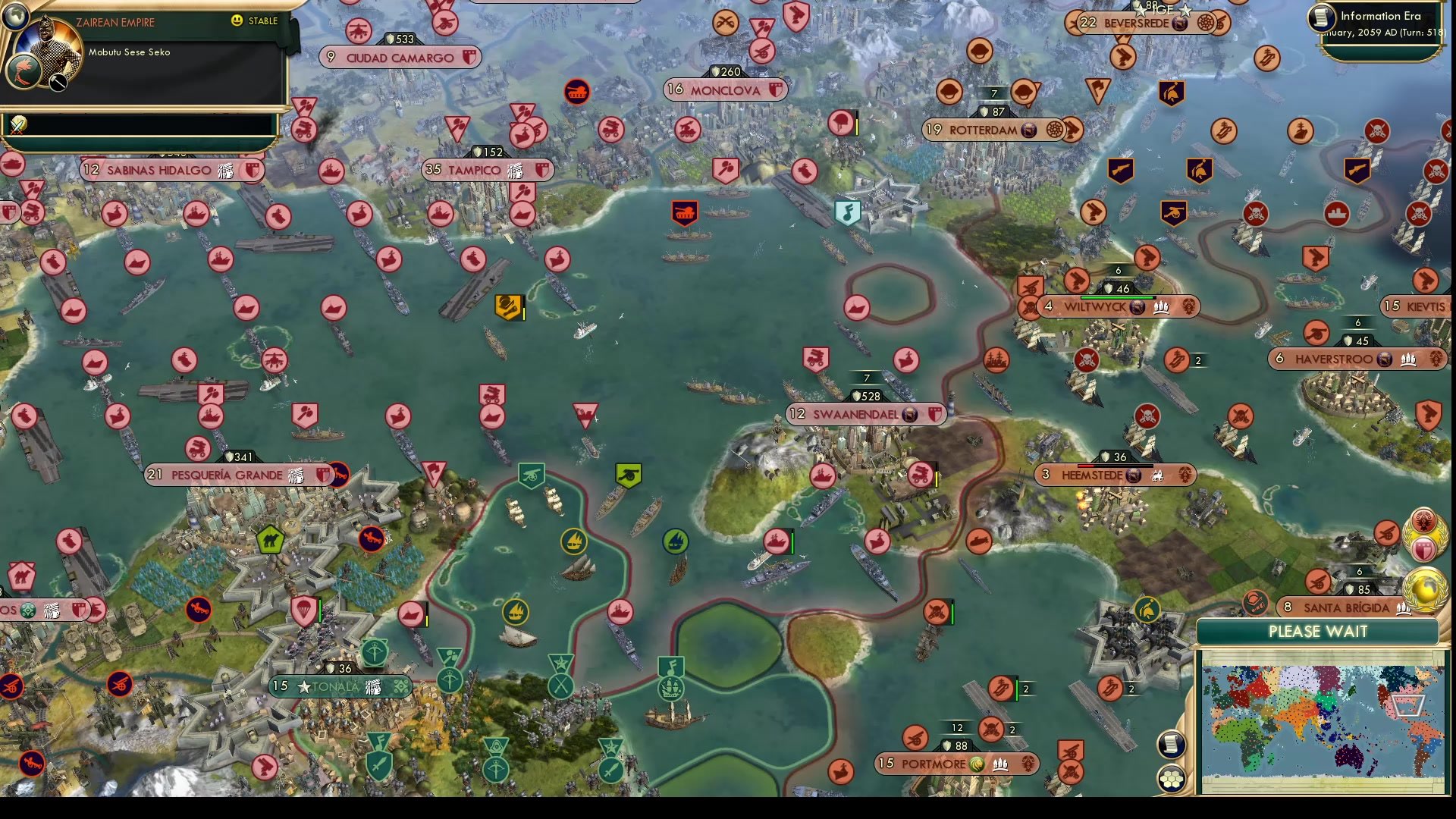Click the Zairean Empire flag emblem

[24, 70]
